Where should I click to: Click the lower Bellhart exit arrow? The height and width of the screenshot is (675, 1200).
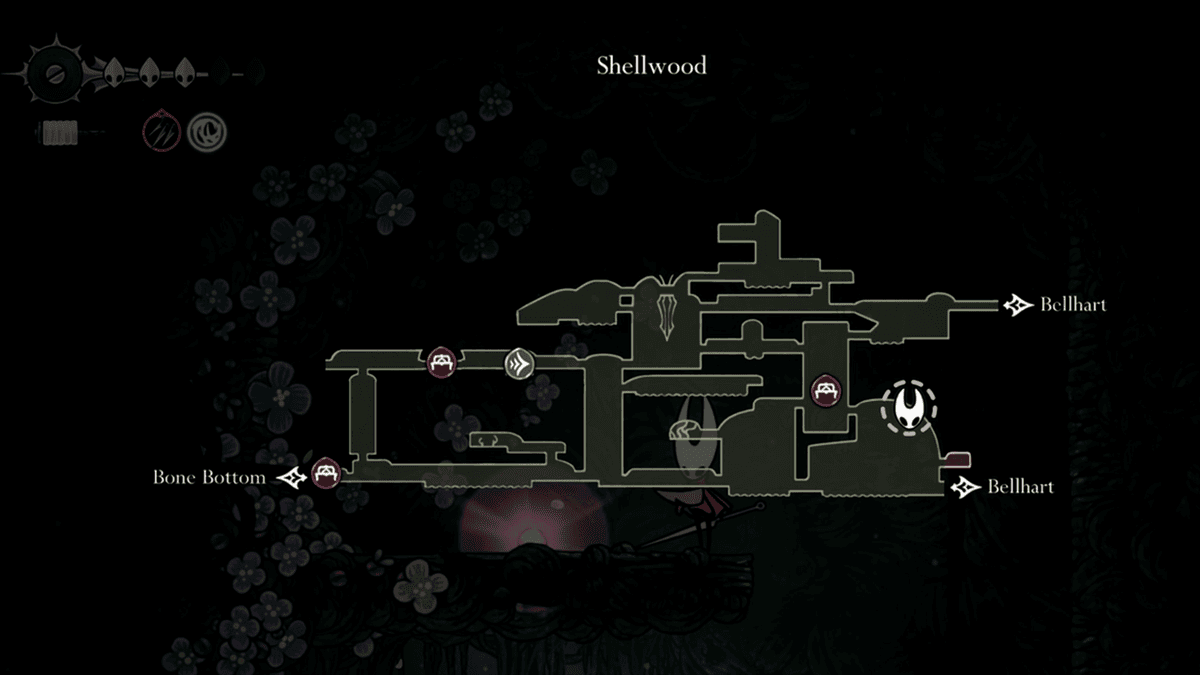pos(966,487)
